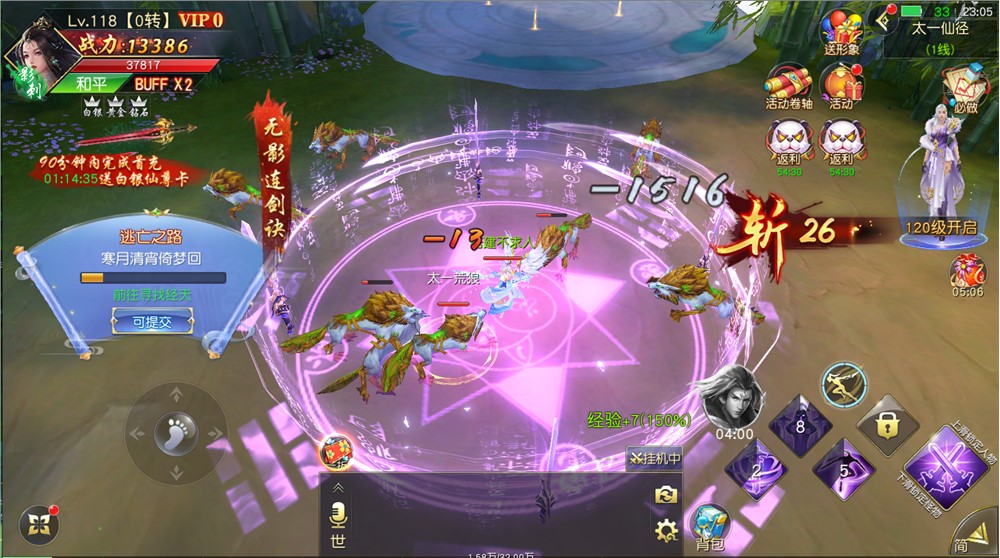Image resolution: width=1000 pixels, height=558 pixels.
Task: Open the 活动卷轴 event scroll
Action: click(786, 86)
